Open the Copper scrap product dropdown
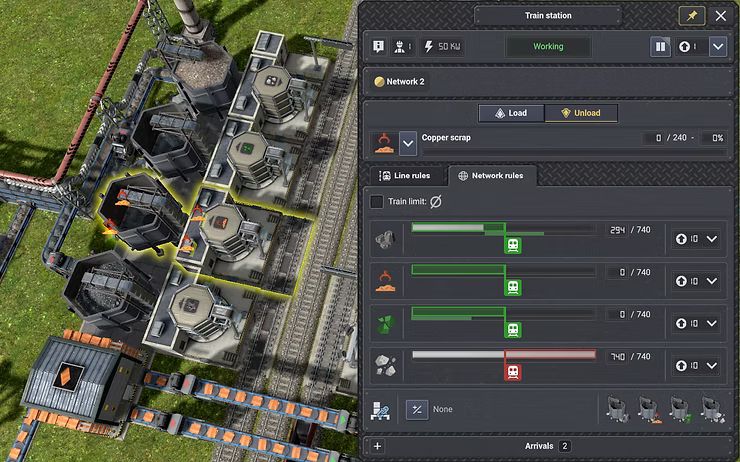 click(408, 144)
